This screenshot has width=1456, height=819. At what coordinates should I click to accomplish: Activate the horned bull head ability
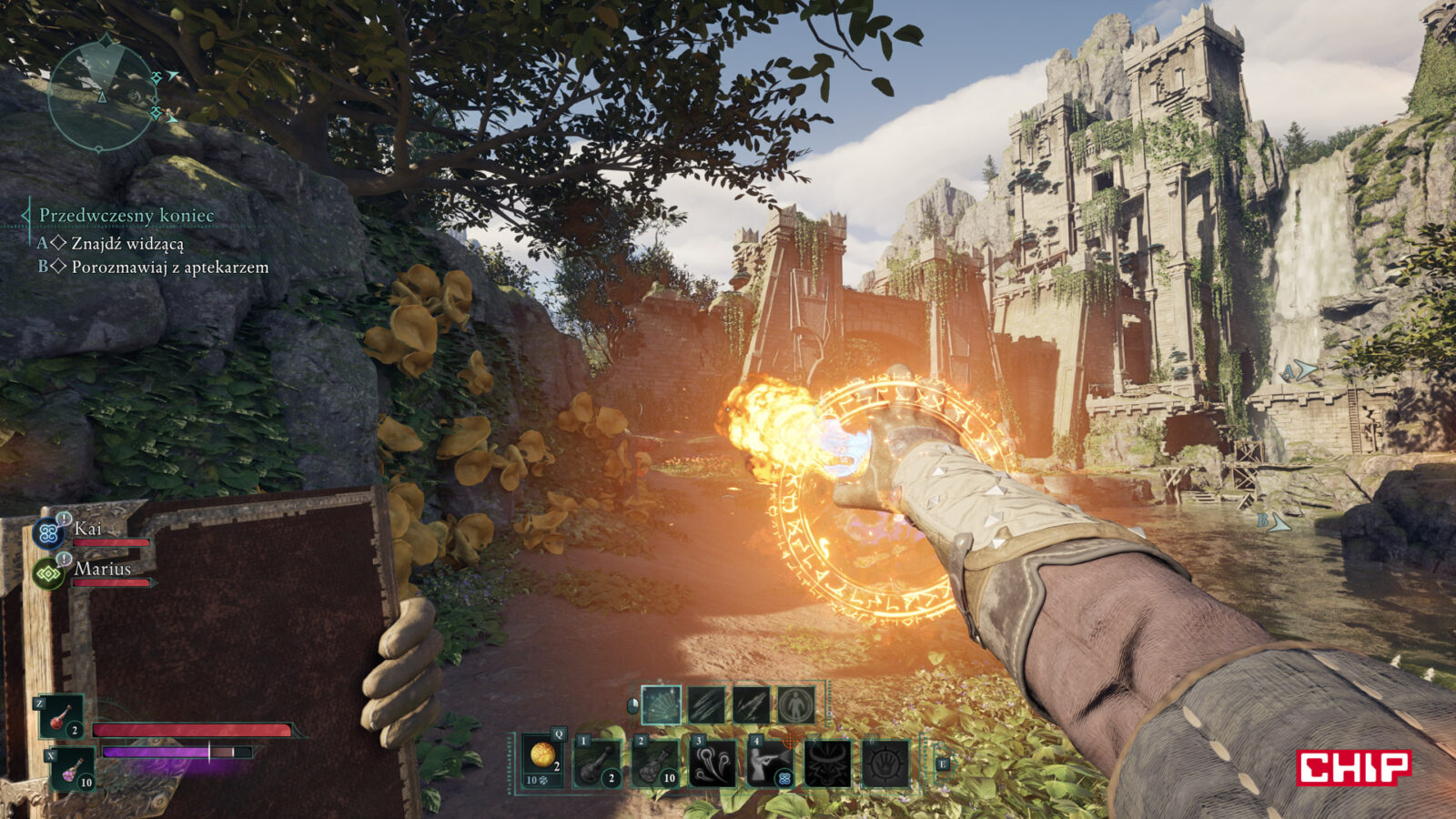click(x=828, y=762)
